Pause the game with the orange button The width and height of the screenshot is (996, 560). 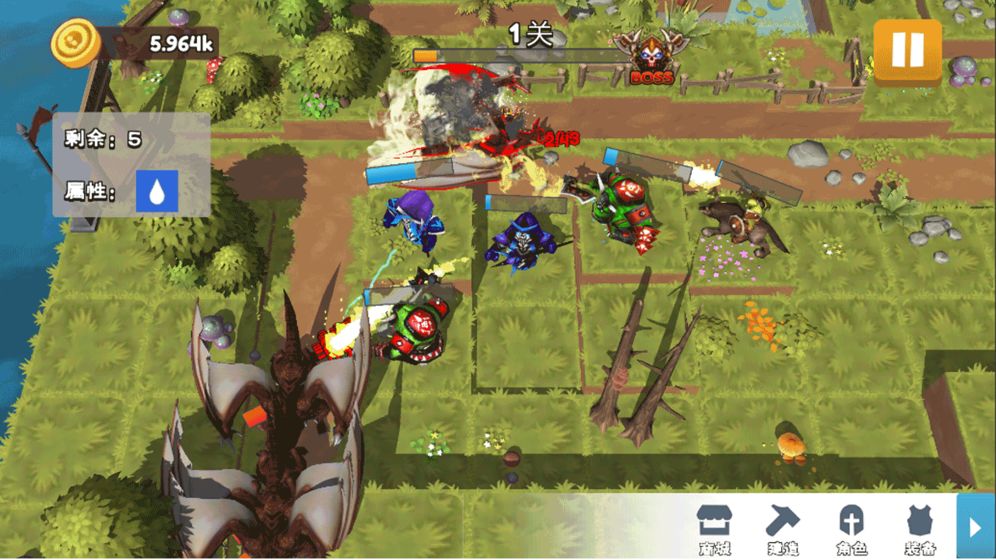(907, 49)
